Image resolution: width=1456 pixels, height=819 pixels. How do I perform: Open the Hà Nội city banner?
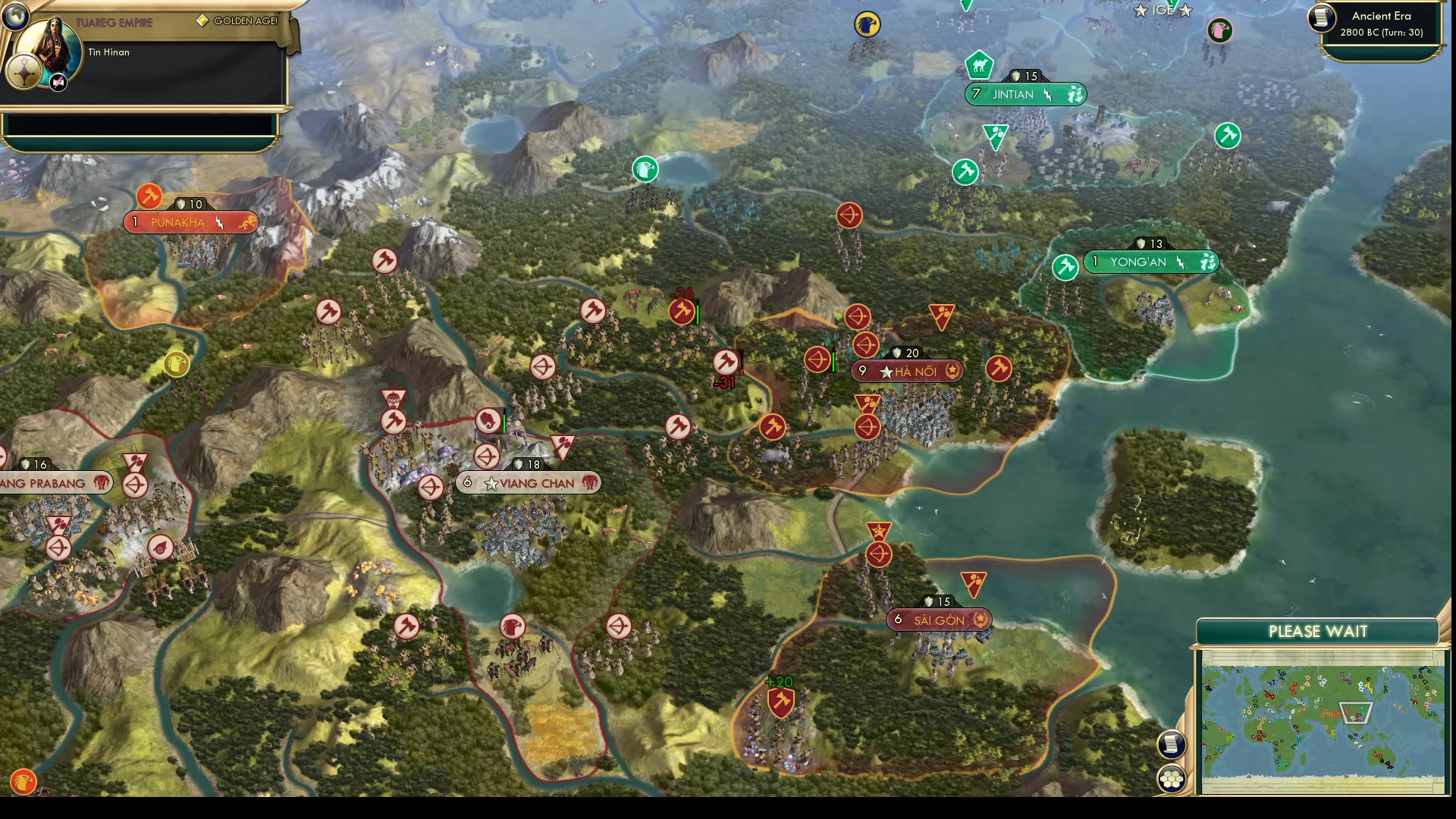[906, 371]
